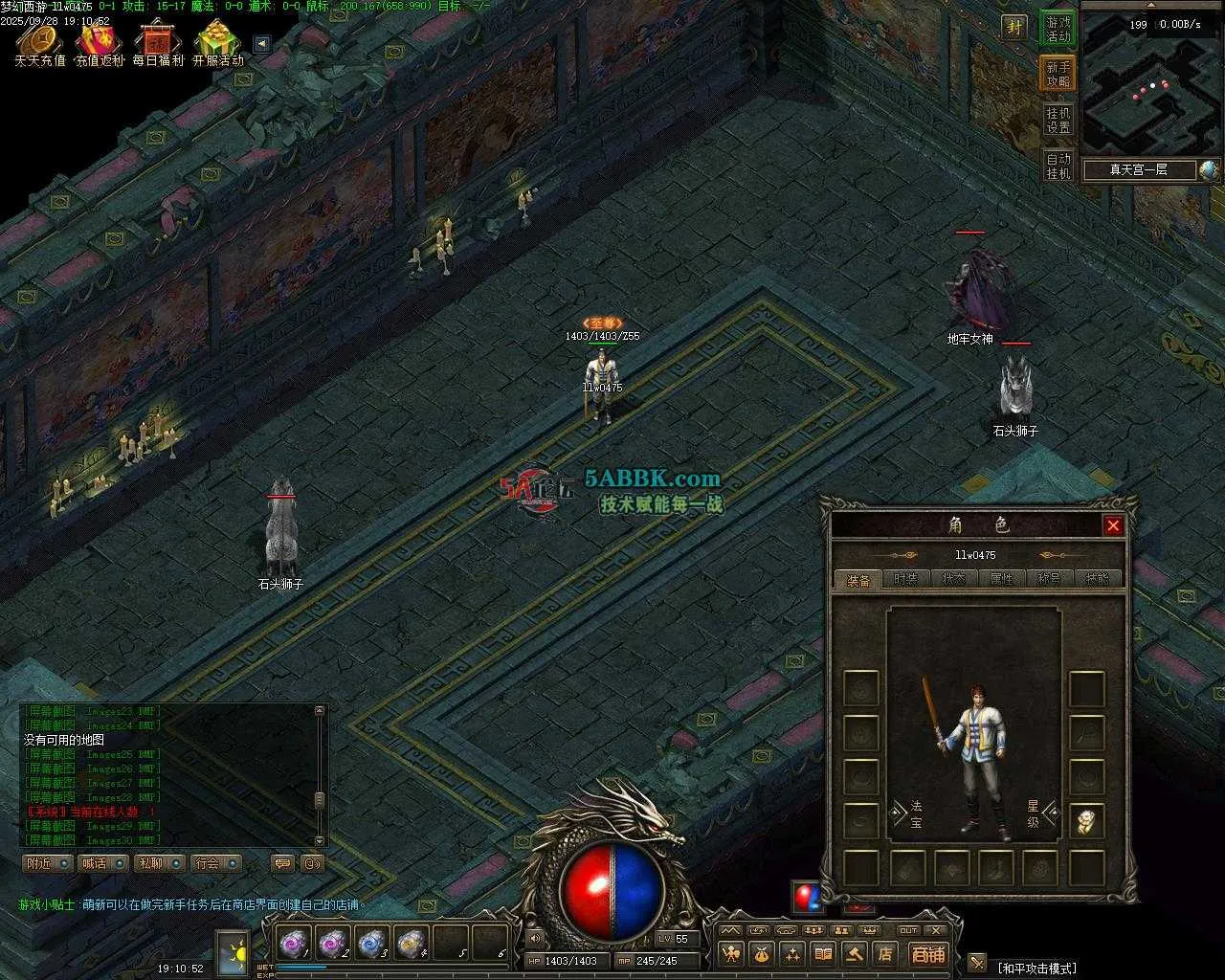Close the 角色 character panel
Image resolution: width=1225 pixels, height=980 pixels.
click(1112, 525)
